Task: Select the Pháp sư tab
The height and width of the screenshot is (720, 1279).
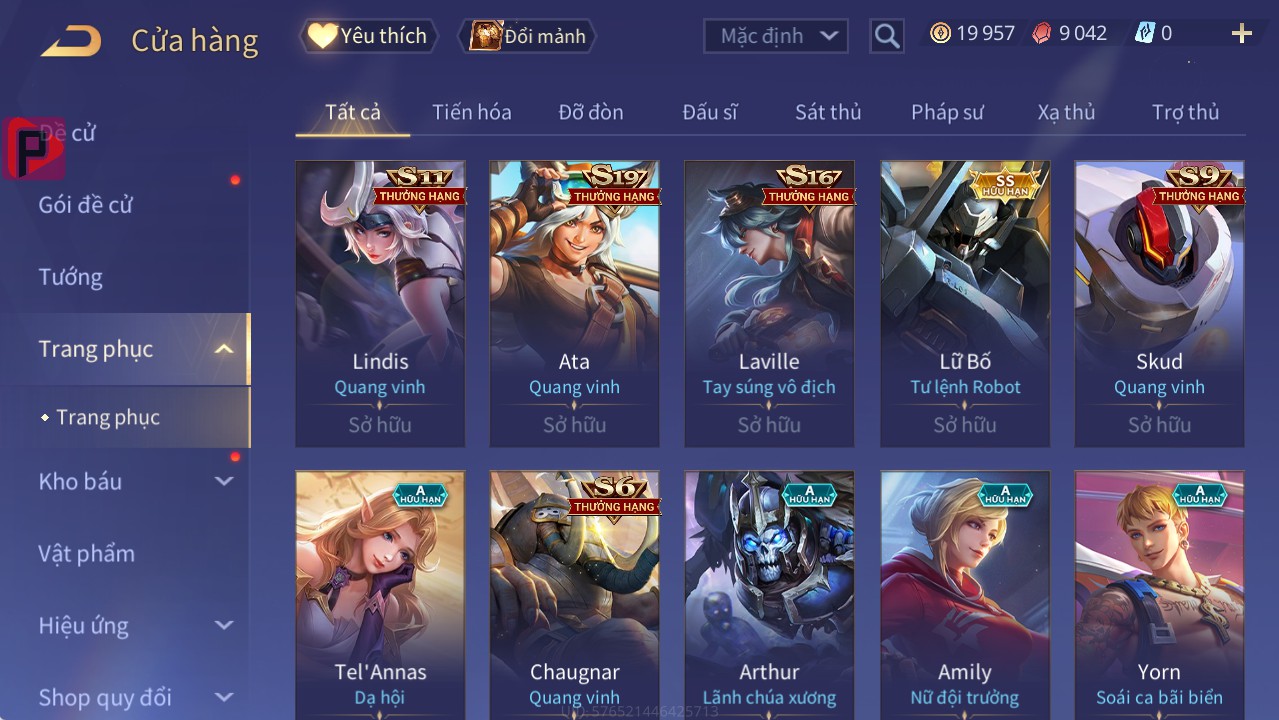Action: pyautogui.click(x=947, y=112)
